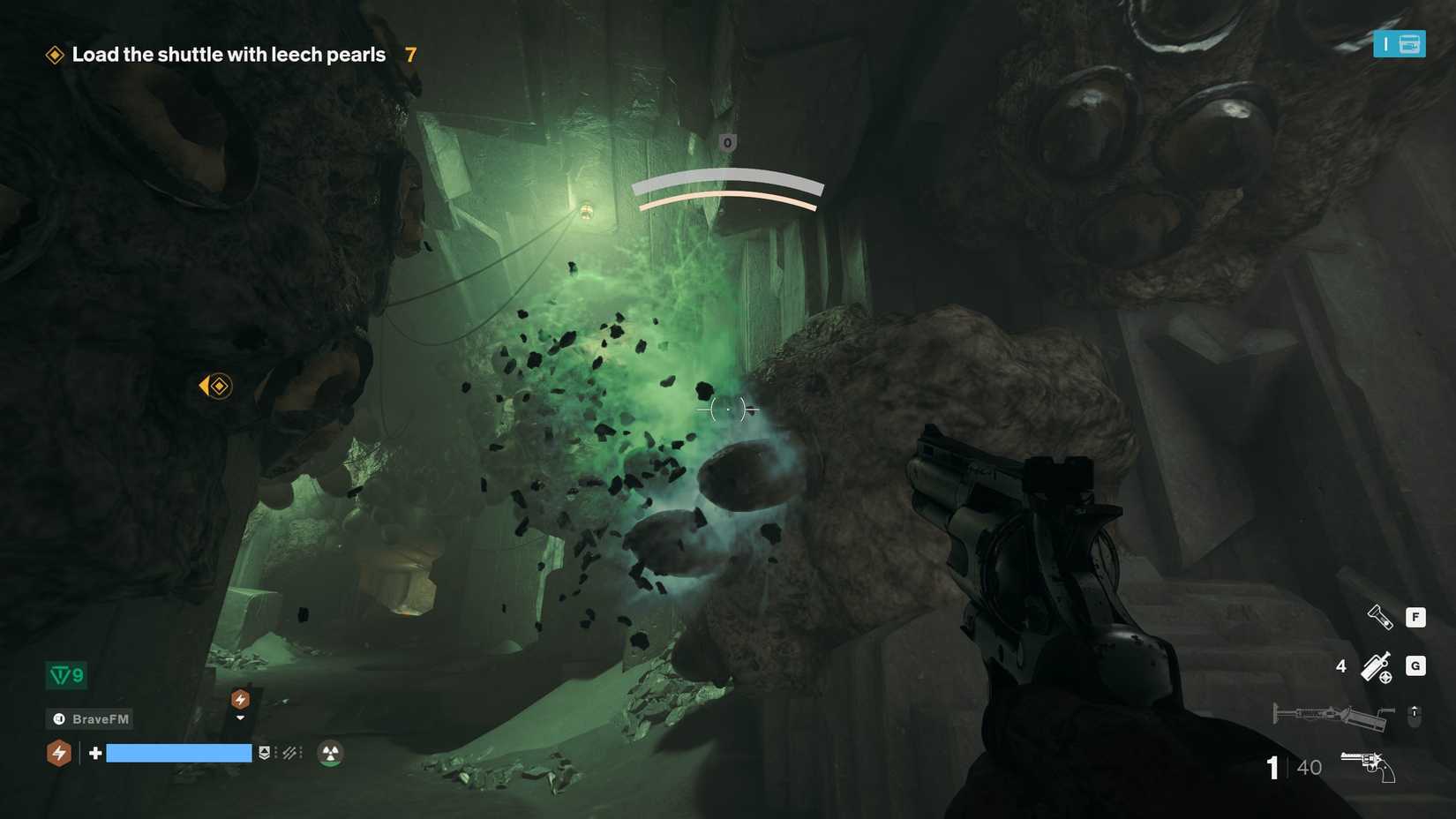The image size is (1456, 819).
Task: Click the armor chevron icon beside health bar
Action: point(264,753)
